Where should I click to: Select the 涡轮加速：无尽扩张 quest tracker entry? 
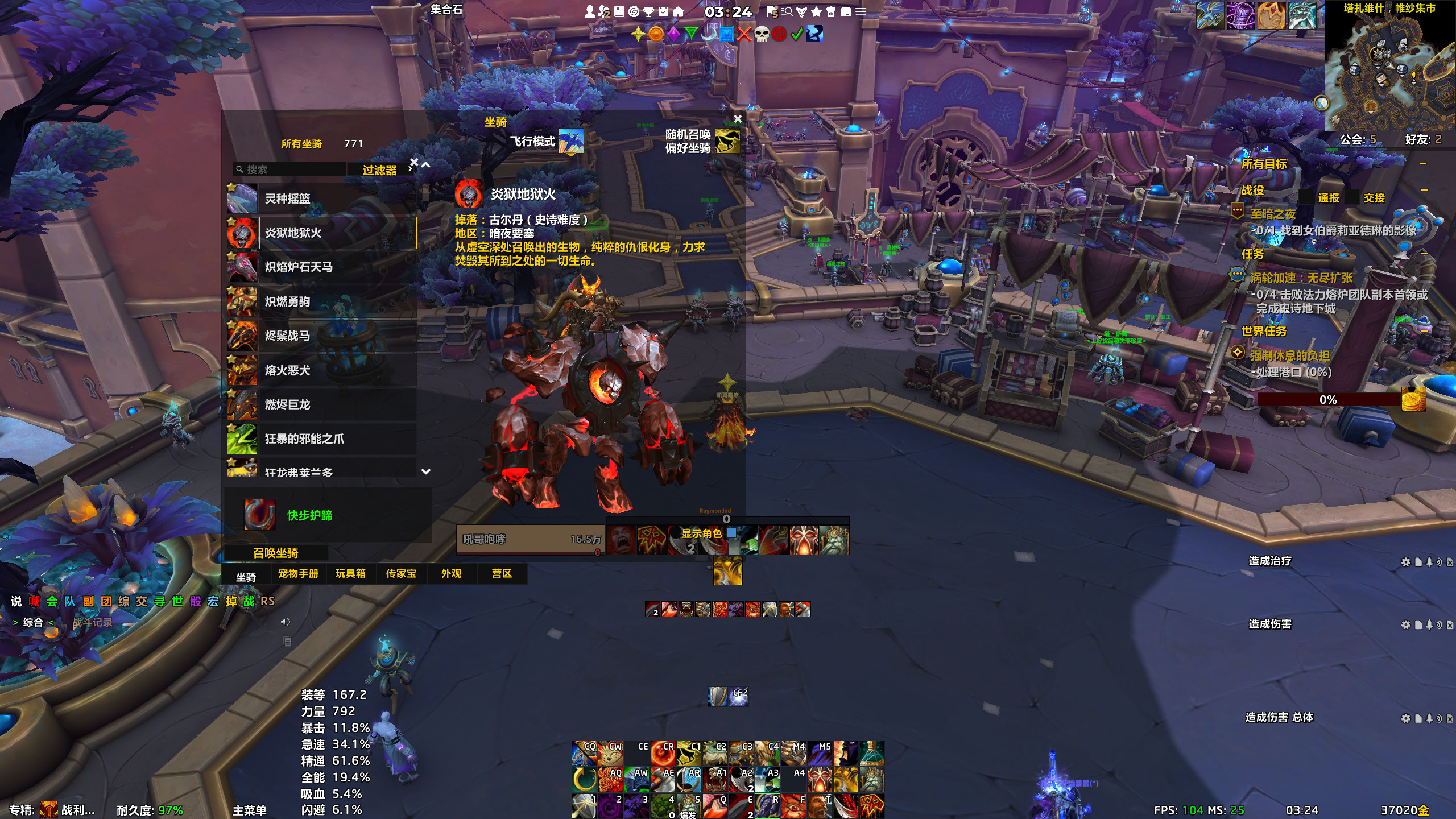(1301, 278)
